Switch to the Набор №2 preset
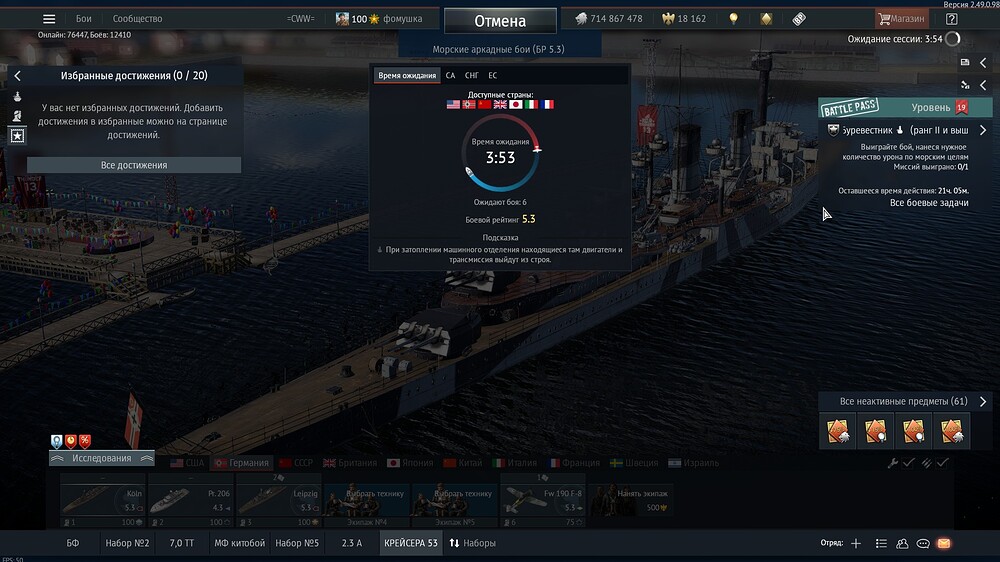 [127, 543]
